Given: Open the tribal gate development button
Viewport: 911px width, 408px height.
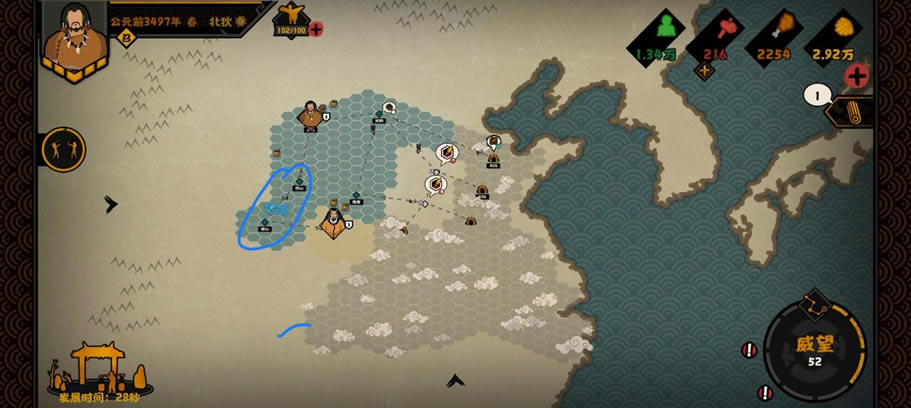Looking at the screenshot, I should 99,370.
